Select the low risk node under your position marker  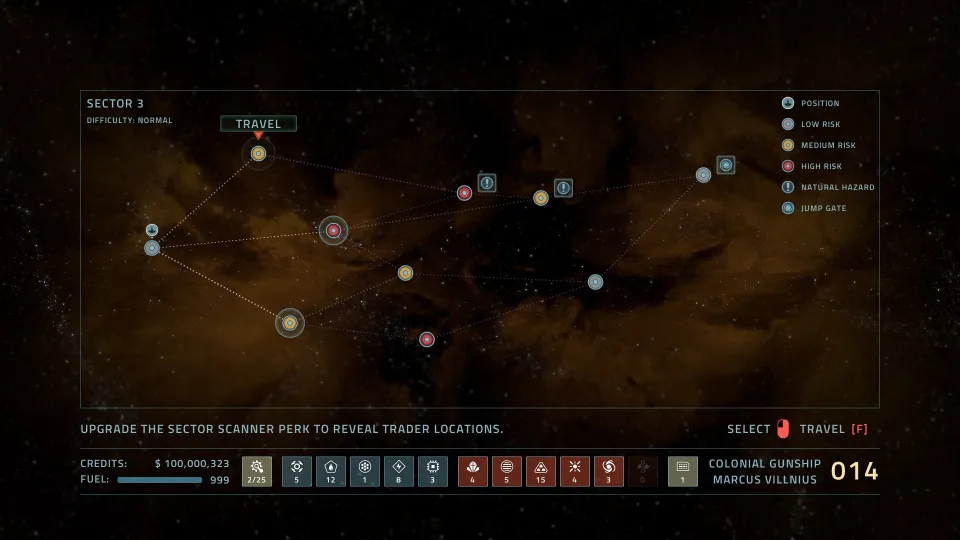[152, 248]
